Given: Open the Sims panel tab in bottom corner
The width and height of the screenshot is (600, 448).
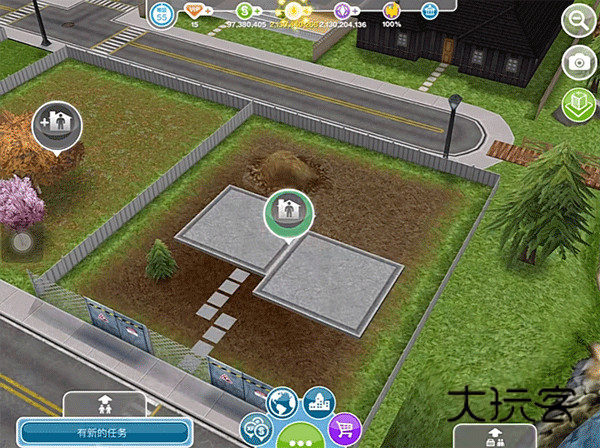Looking at the screenshot, I should pos(495,436).
